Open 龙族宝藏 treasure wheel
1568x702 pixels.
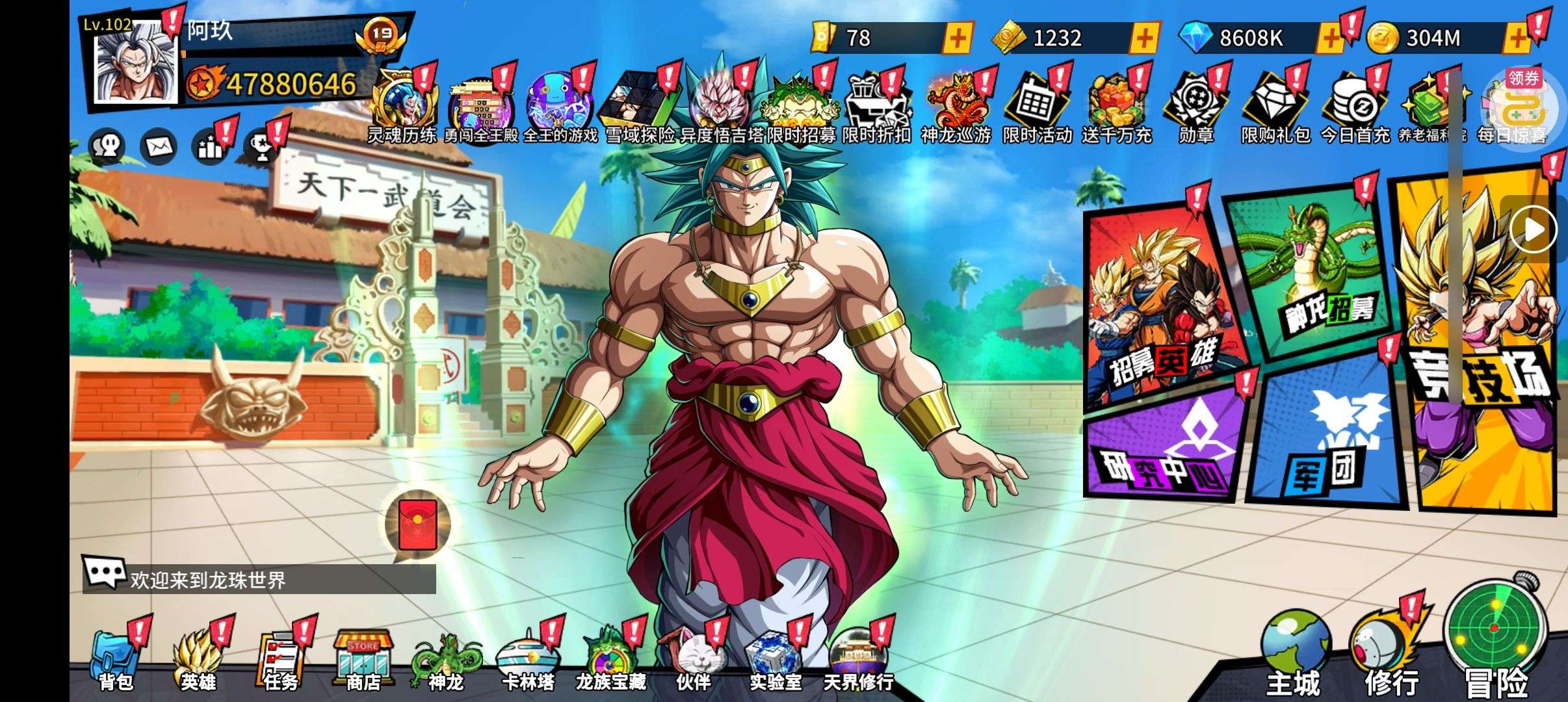[x=610, y=660]
